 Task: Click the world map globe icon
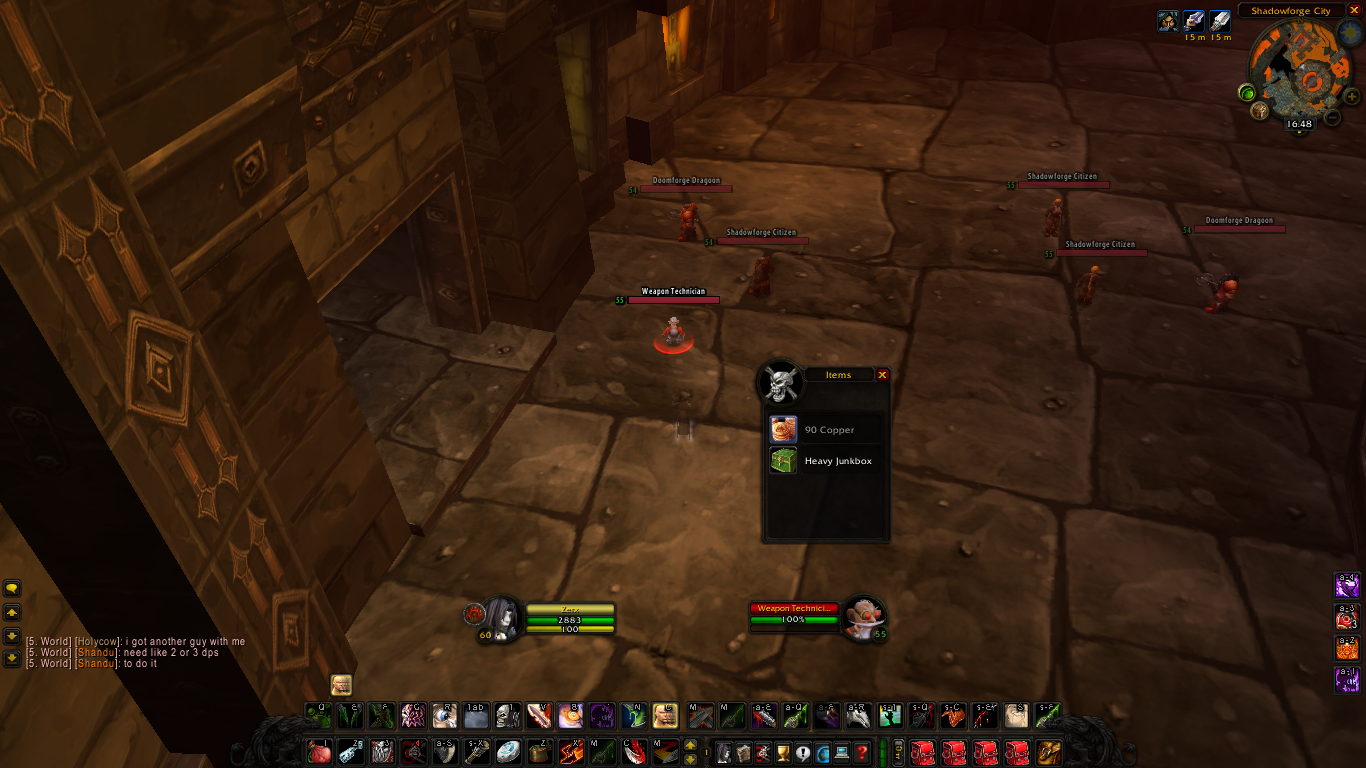point(824,752)
